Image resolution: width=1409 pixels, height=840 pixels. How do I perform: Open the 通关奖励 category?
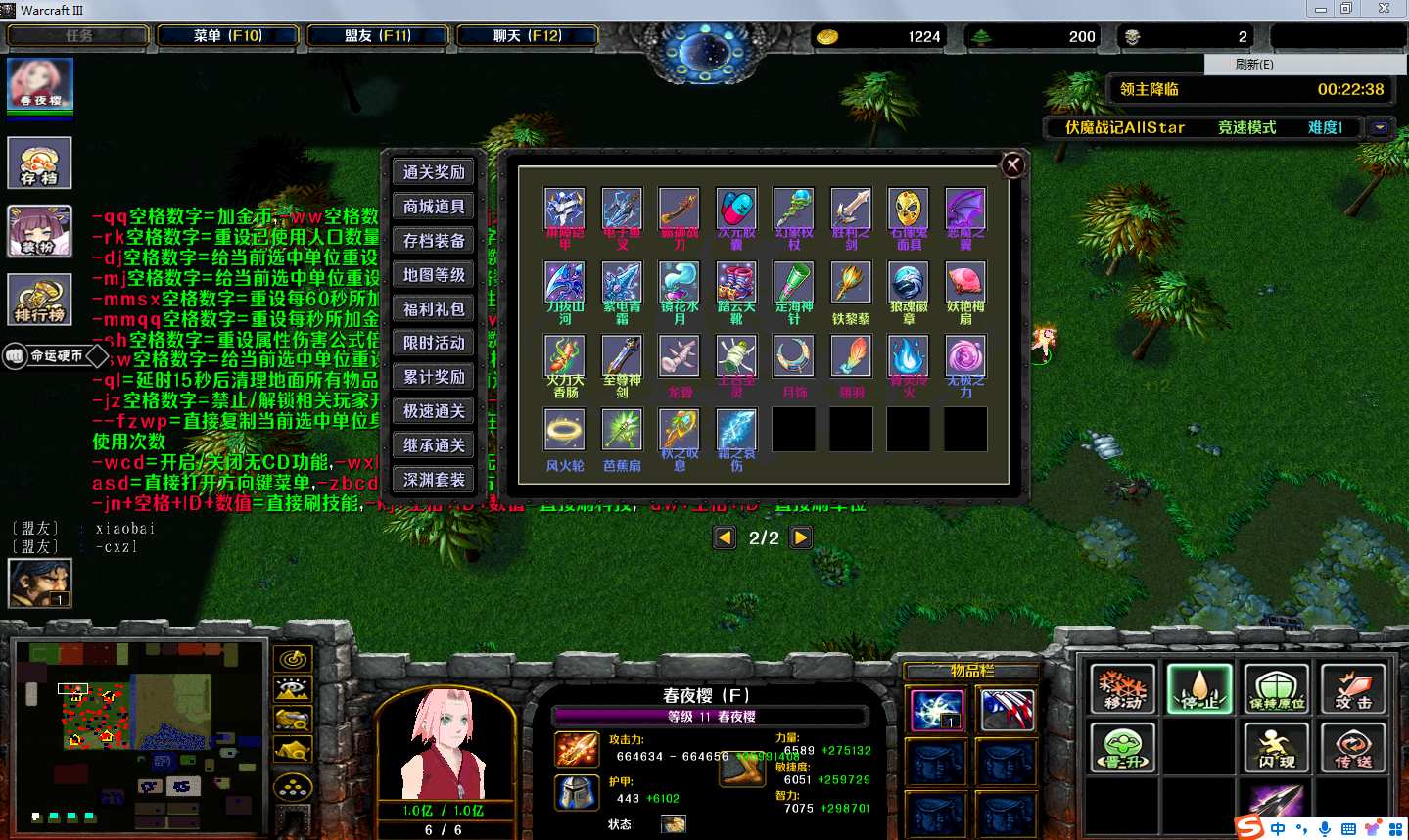pyautogui.click(x=434, y=172)
